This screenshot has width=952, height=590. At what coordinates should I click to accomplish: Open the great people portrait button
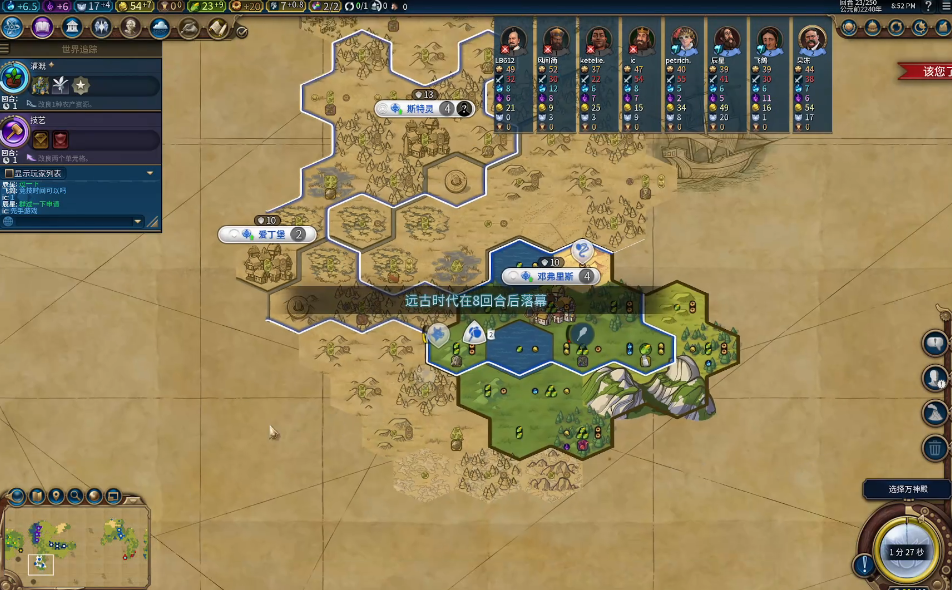click(130, 28)
